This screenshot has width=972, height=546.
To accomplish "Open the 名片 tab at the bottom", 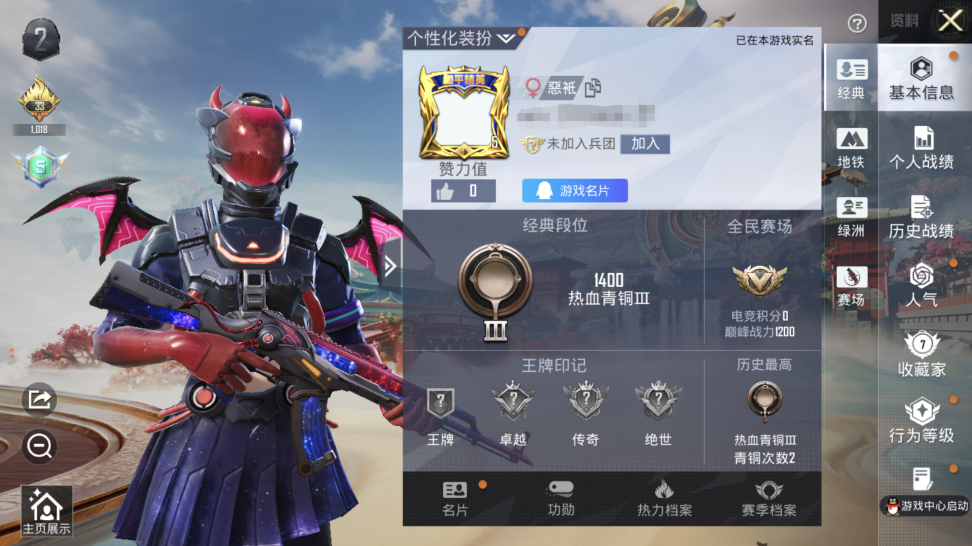I will coord(455,498).
